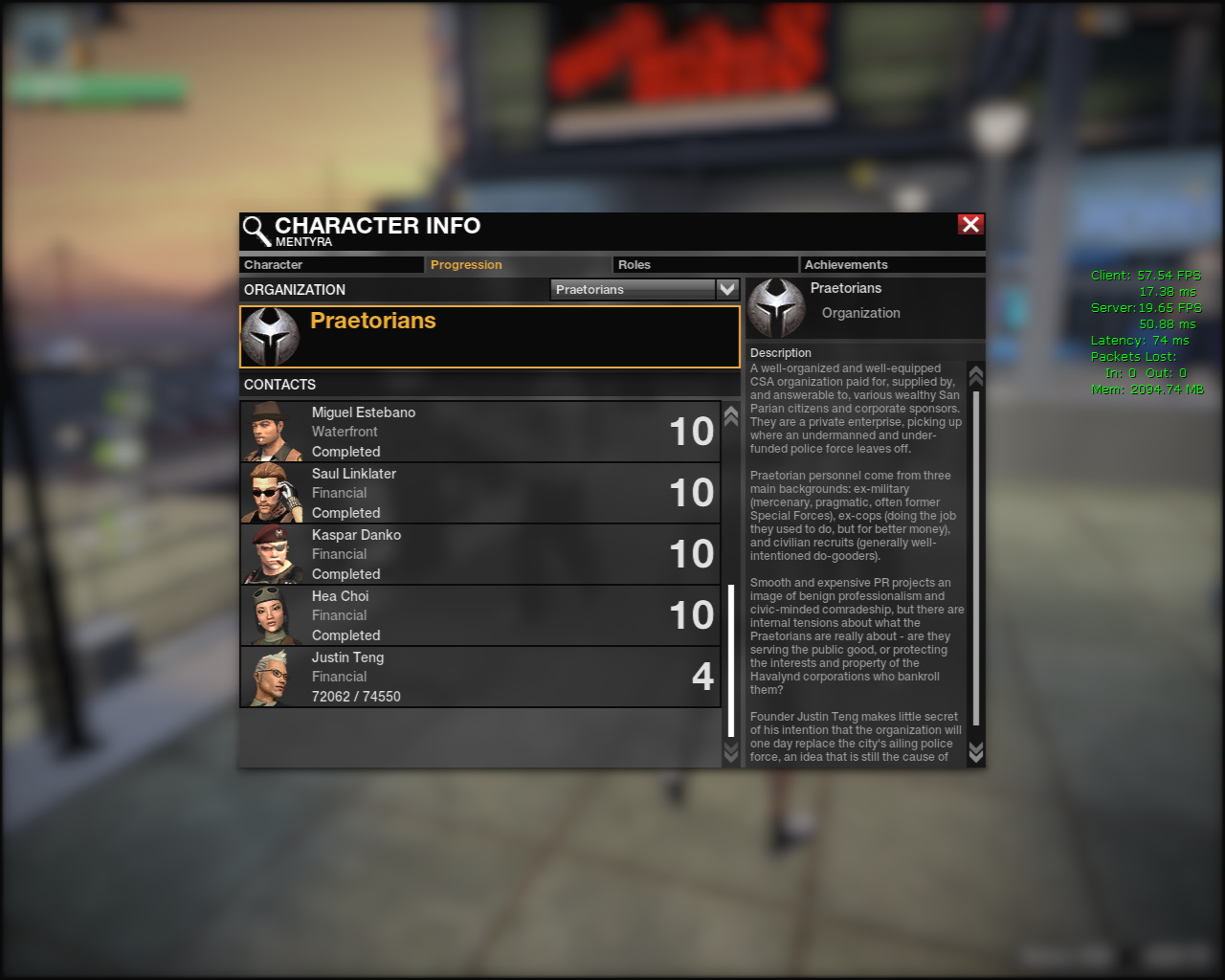Show the Achievements tab
The height and width of the screenshot is (980, 1225).
point(892,265)
